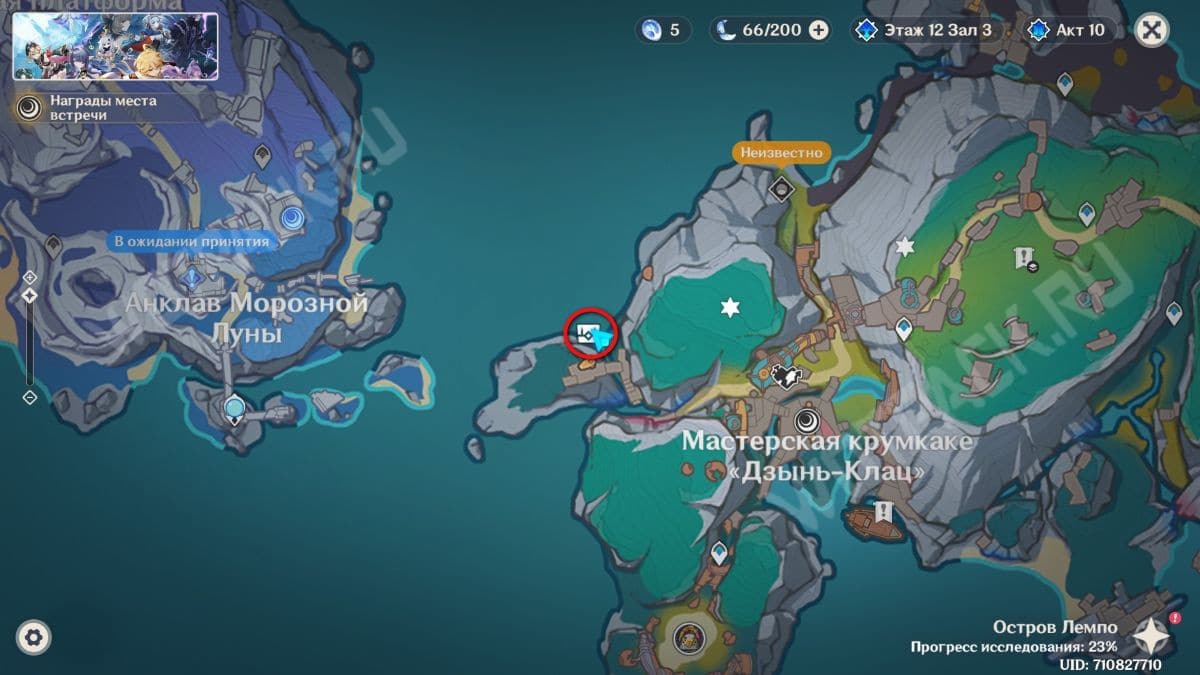Screen dimensions: 1200x675
Task: Close the map with the X button
Action: (x=1151, y=30)
